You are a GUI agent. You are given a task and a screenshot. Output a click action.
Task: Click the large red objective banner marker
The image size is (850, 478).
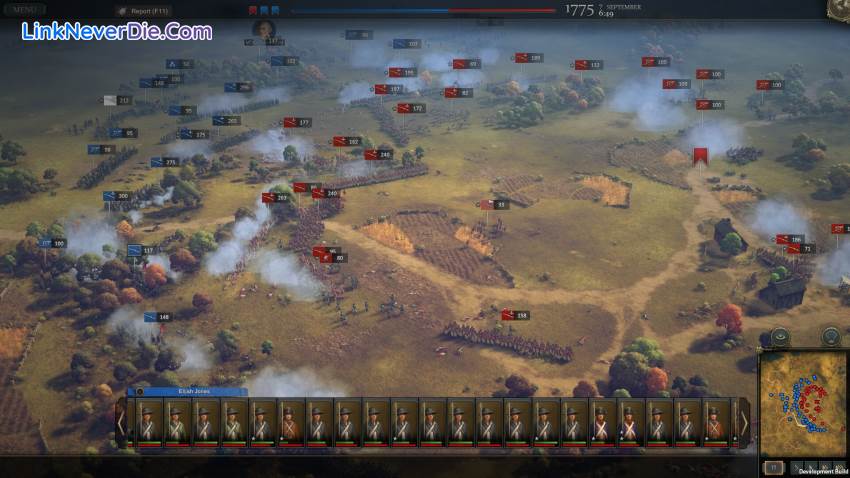(x=701, y=157)
